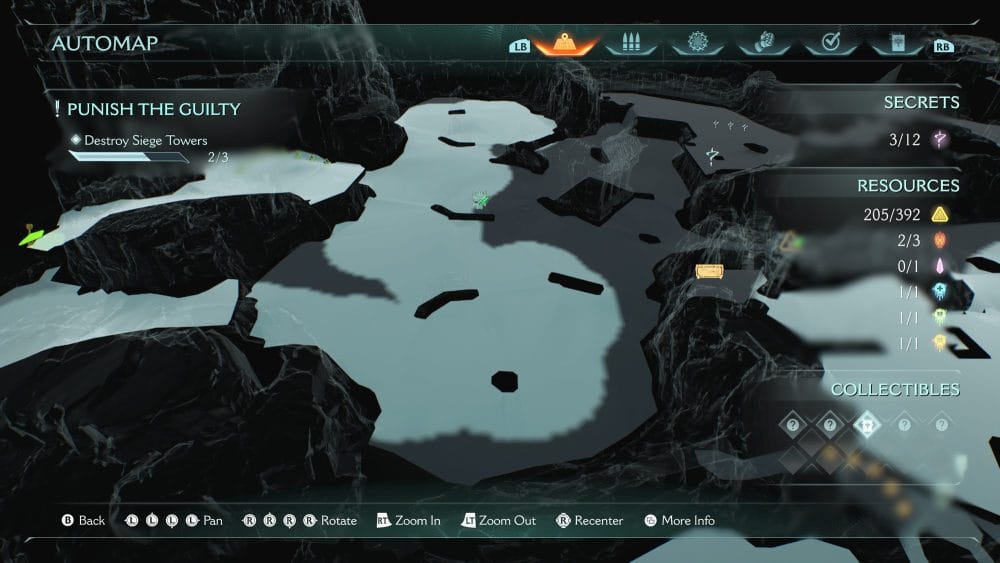Select the purple Secrets rune icon
Image resolution: width=1000 pixels, height=563 pixels.
[939, 140]
